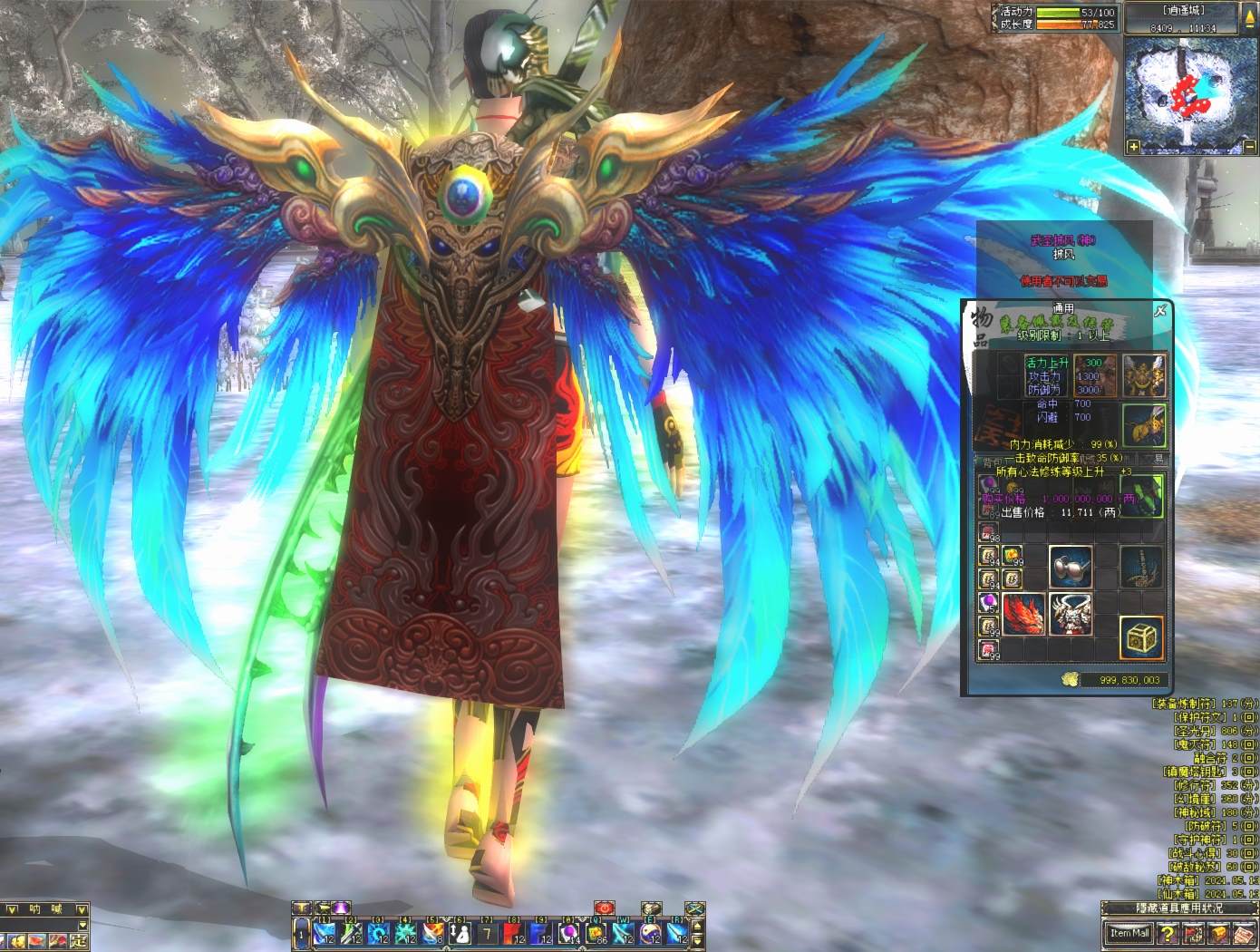This screenshot has width=1260, height=952.
Task: Use the red flag skill in slot 8
Action: [513, 932]
